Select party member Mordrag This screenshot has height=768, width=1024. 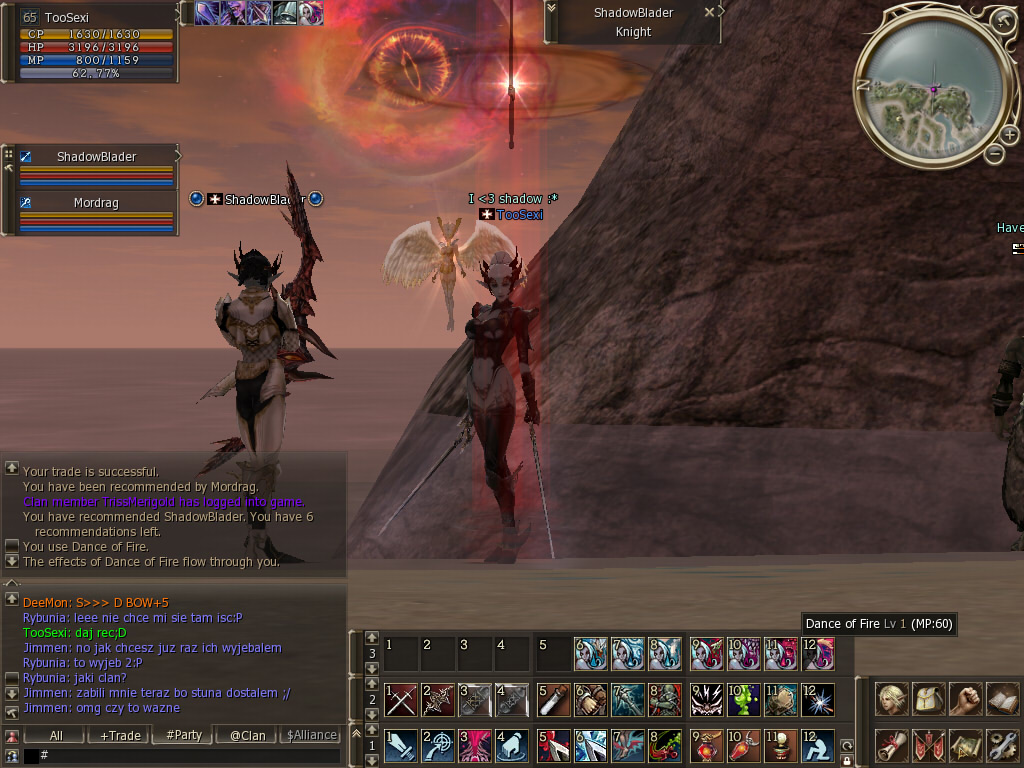[x=96, y=202]
